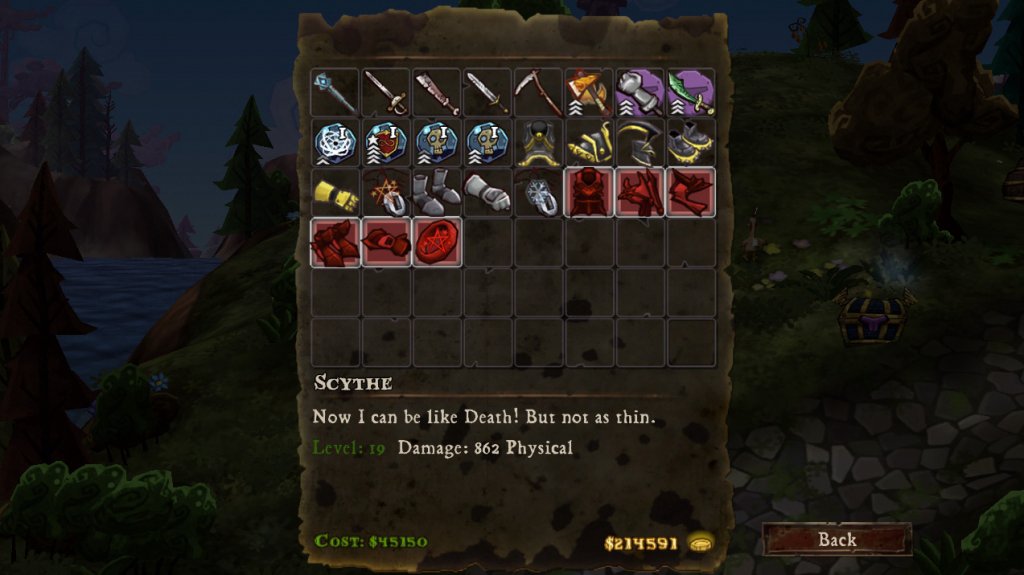The height and width of the screenshot is (575, 1024).
Task: Select the blue-headed staff slot
Action: pos(335,93)
